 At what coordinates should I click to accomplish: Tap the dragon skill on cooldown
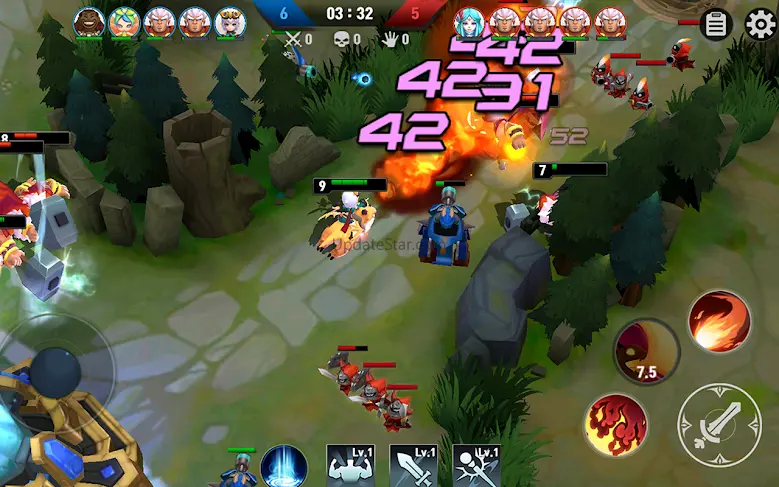pyautogui.click(x=646, y=351)
